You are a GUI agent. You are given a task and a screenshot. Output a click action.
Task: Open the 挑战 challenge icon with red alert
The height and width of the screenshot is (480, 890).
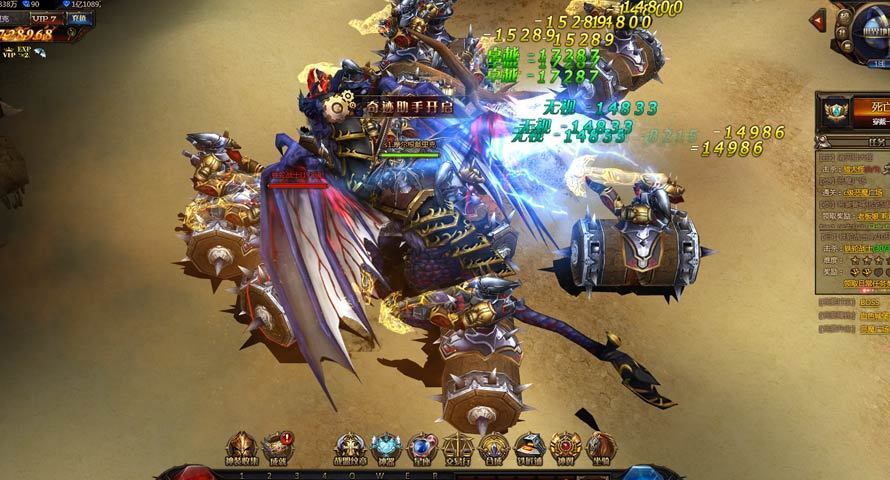(x=277, y=446)
